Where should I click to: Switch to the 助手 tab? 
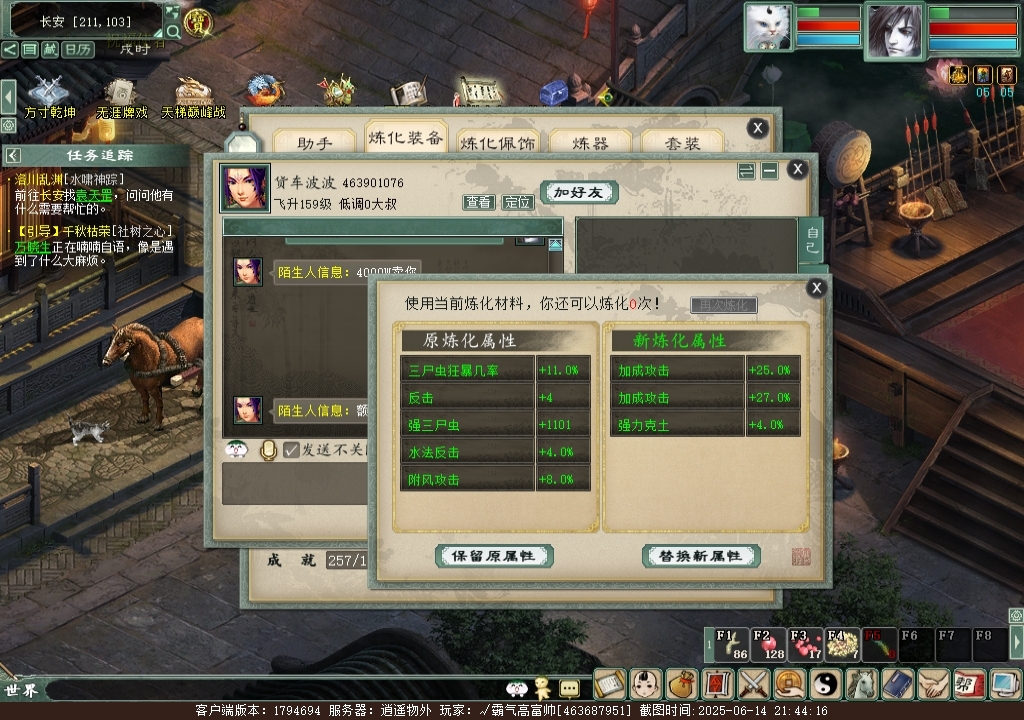click(313, 142)
